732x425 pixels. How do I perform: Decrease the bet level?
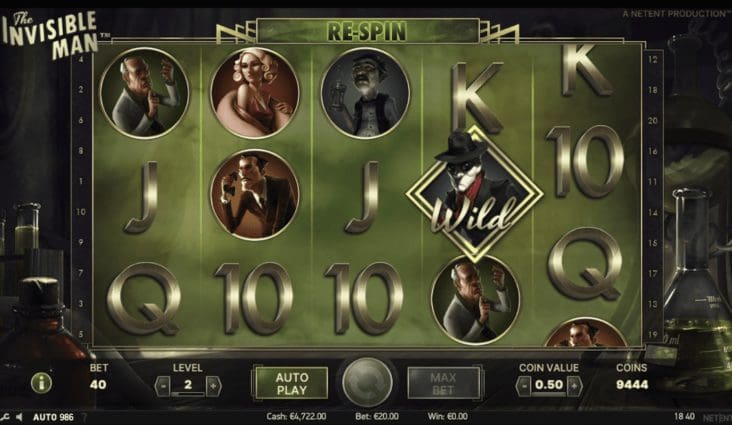click(x=163, y=385)
